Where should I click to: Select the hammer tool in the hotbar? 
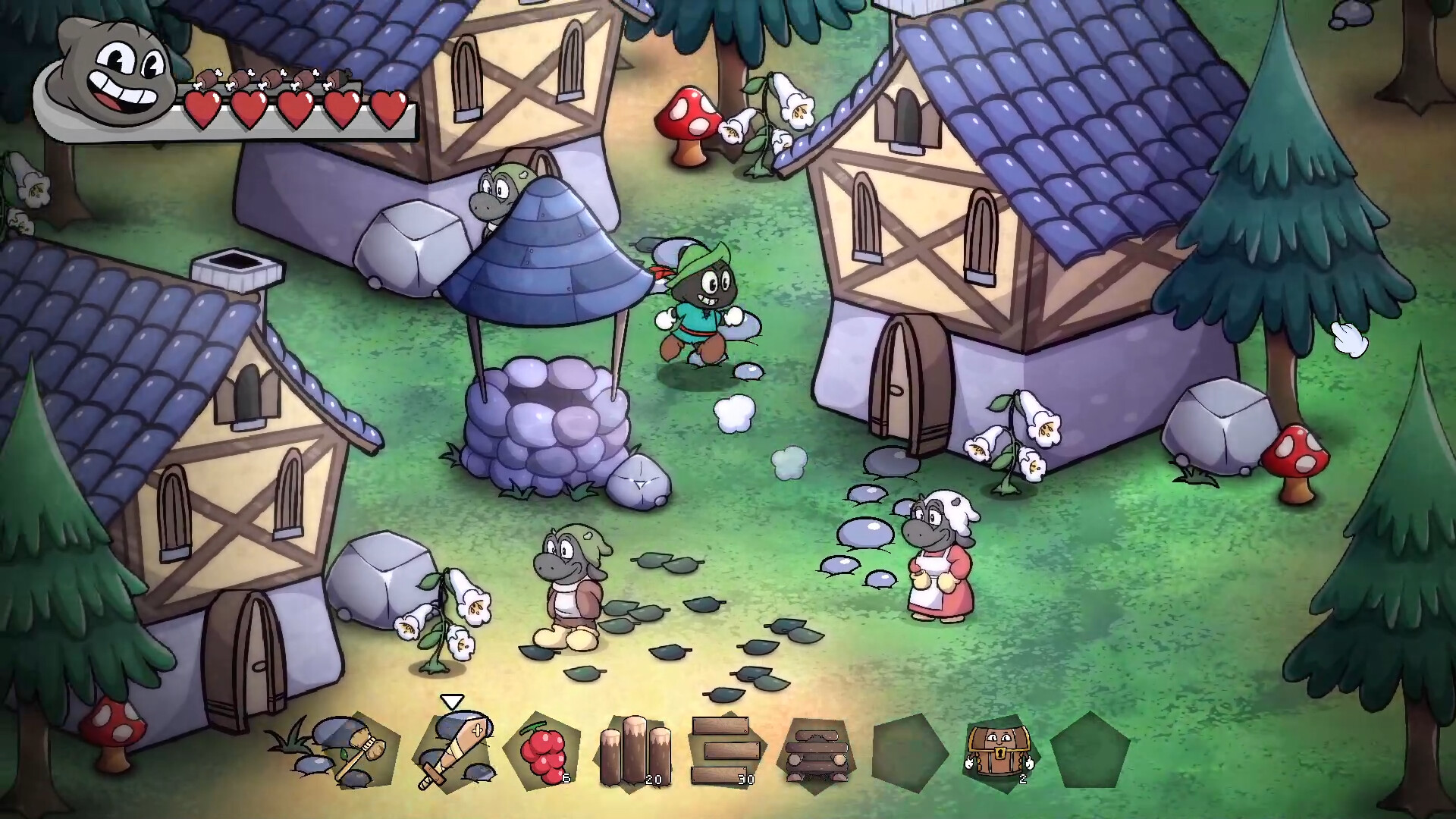click(x=350, y=751)
